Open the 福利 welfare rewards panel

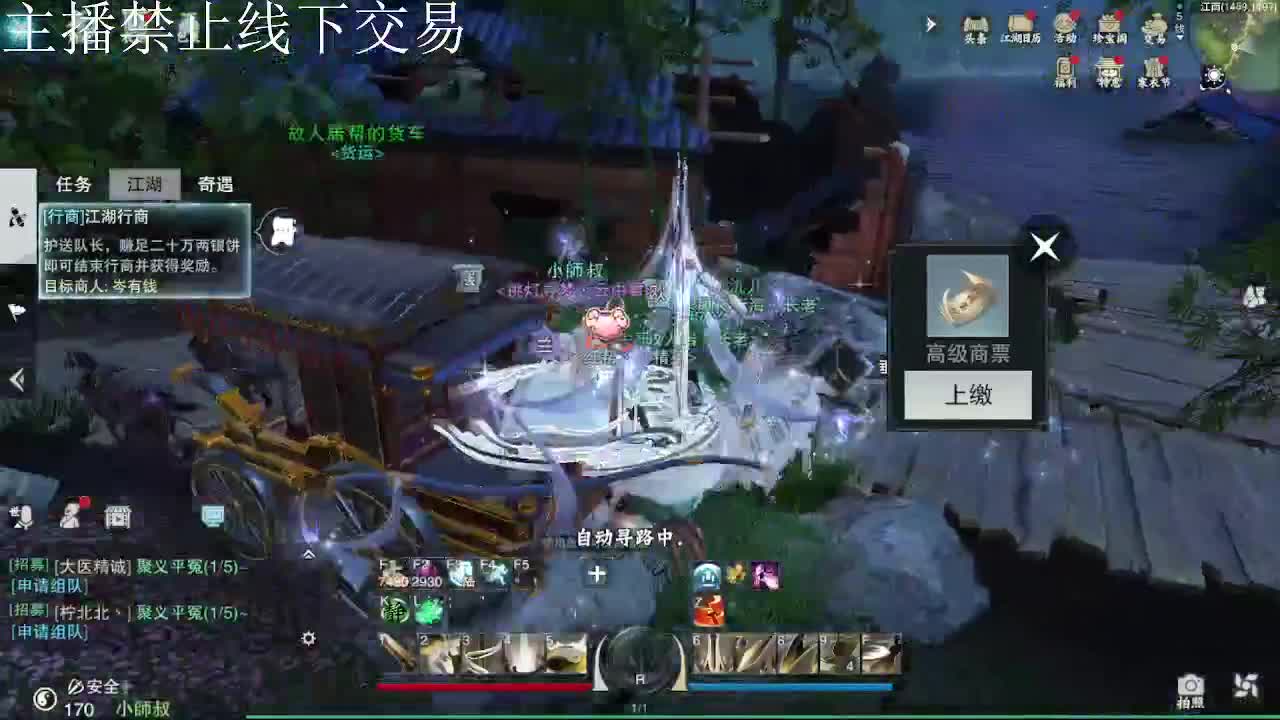coord(1062,68)
